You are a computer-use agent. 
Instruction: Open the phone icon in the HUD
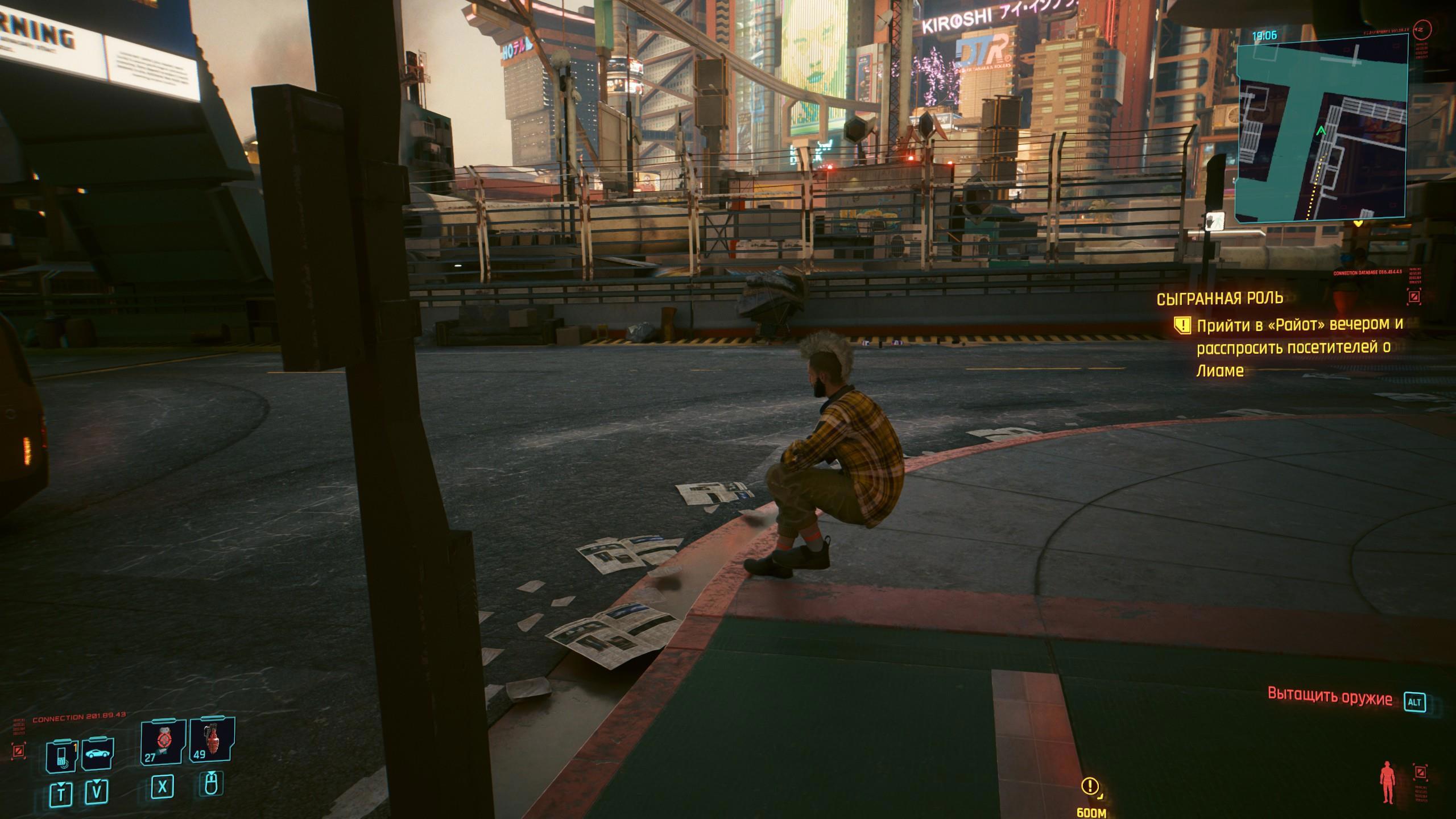point(61,756)
